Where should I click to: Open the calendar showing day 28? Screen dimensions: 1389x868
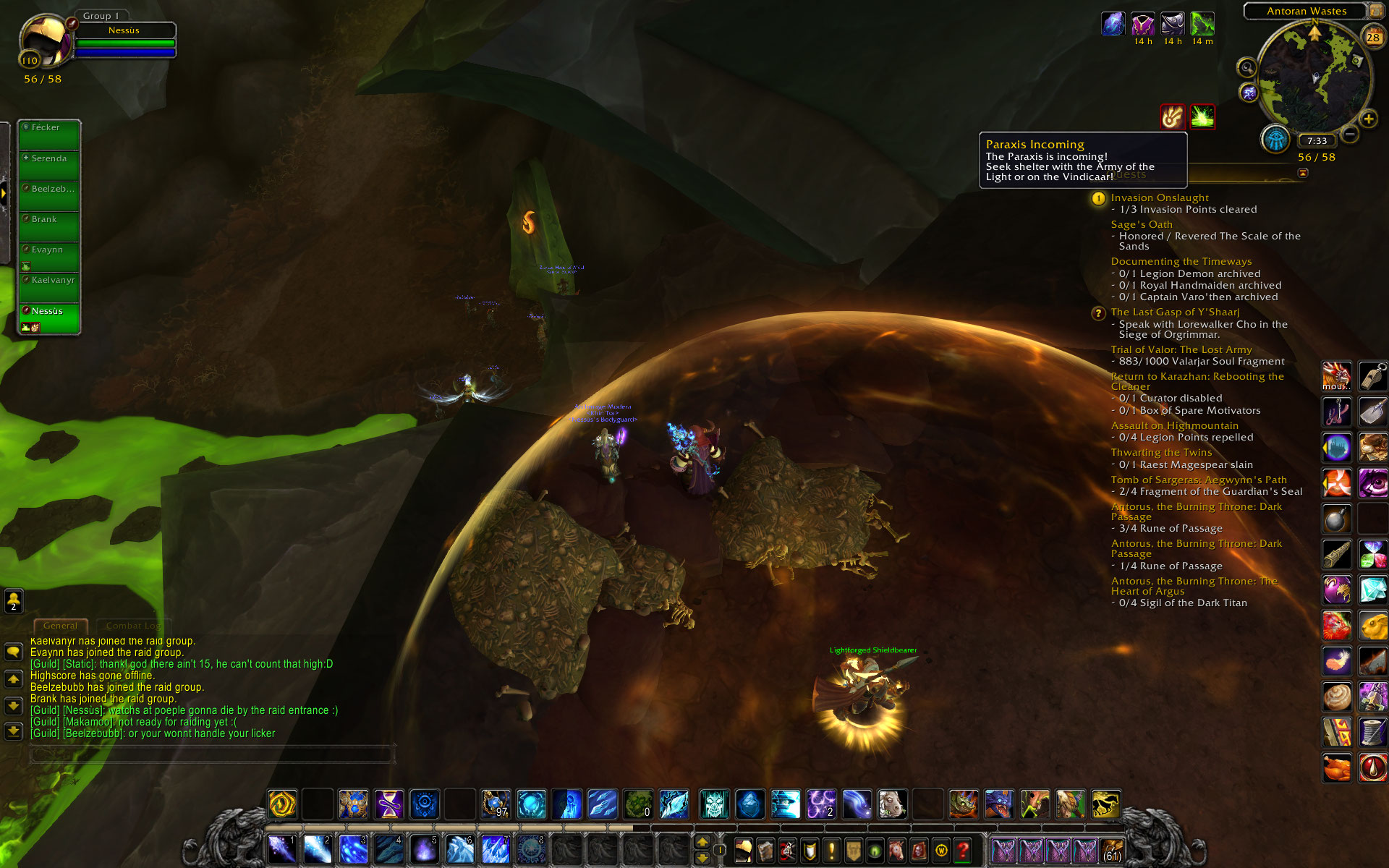tap(1372, 37)
